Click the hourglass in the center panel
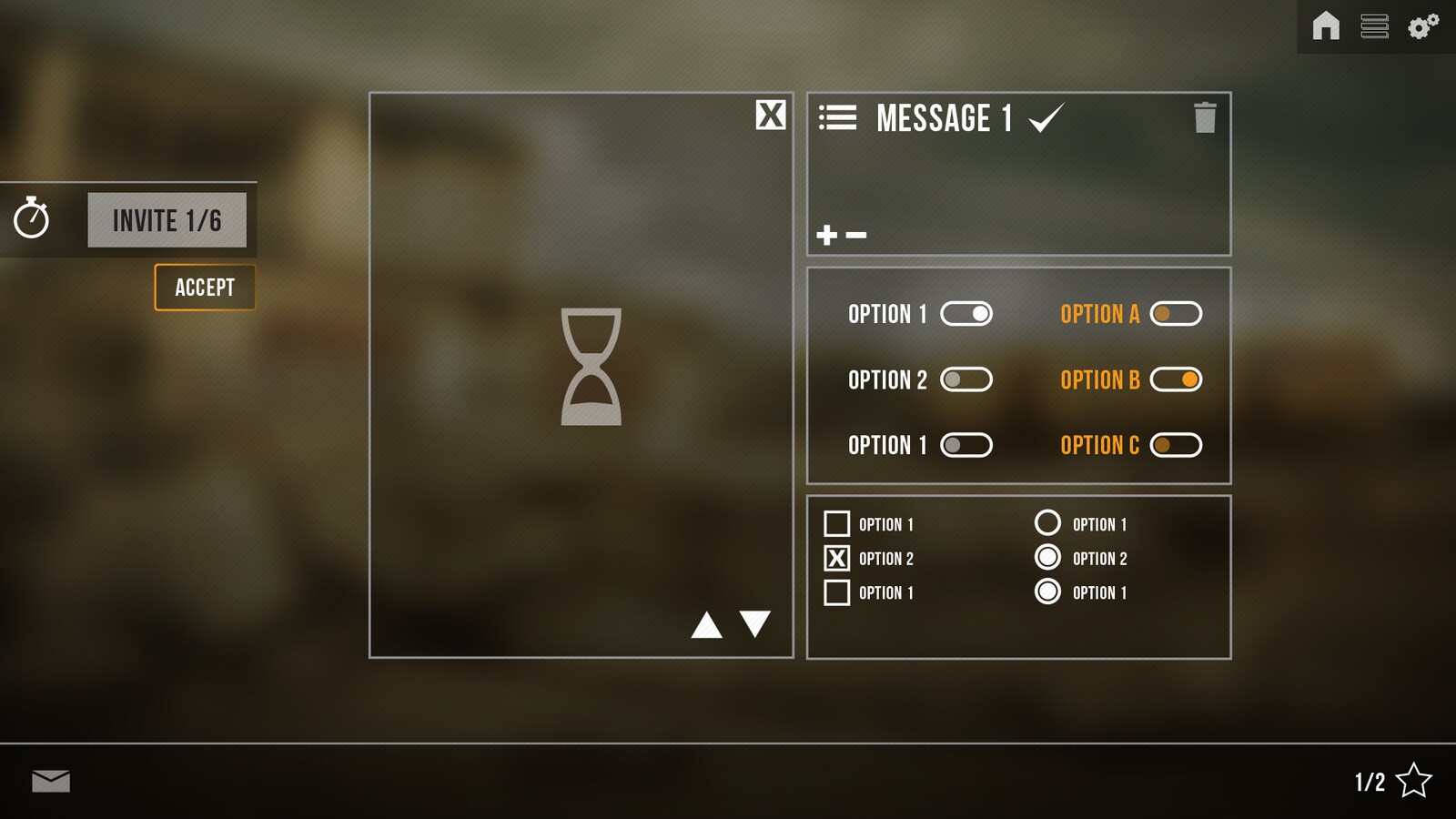Image resolution: width=1456 pixels, height=819 pixels. 591,369
